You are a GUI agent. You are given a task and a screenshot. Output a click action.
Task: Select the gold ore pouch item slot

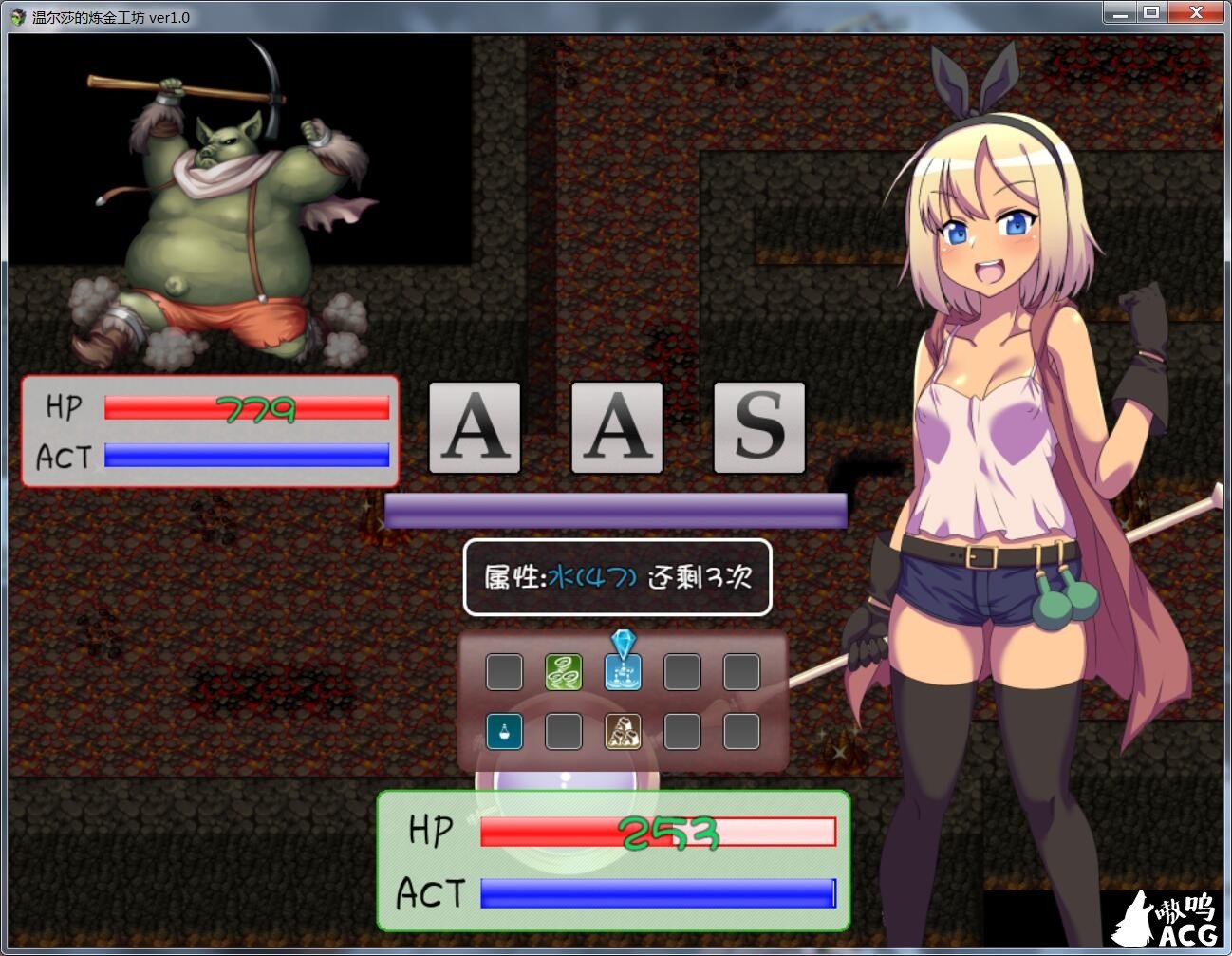tap(624, 731)
